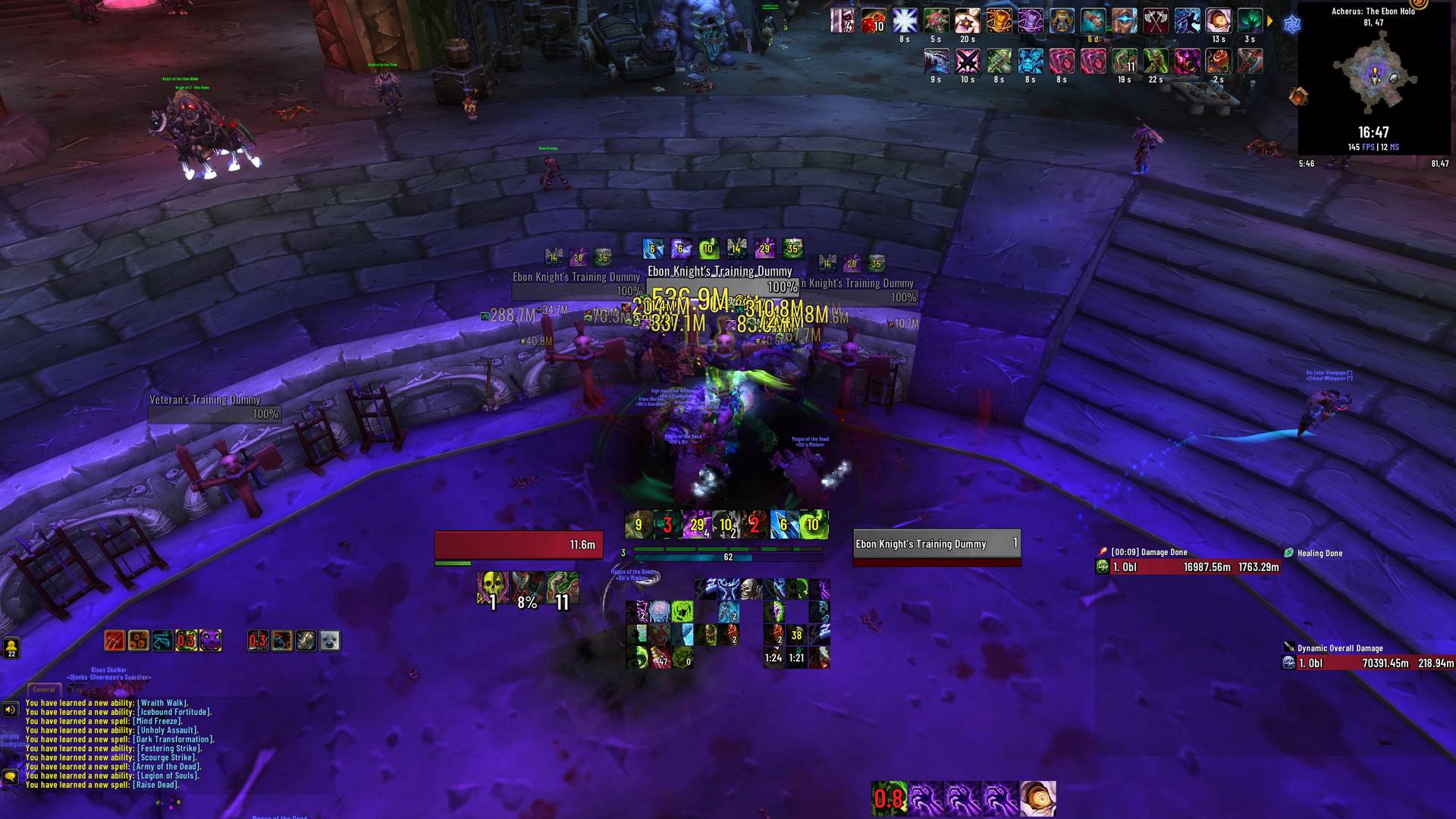Click the crossed axes buff icon
Viewport: 1456px width, 819px height.
(x=1156, y=21)
